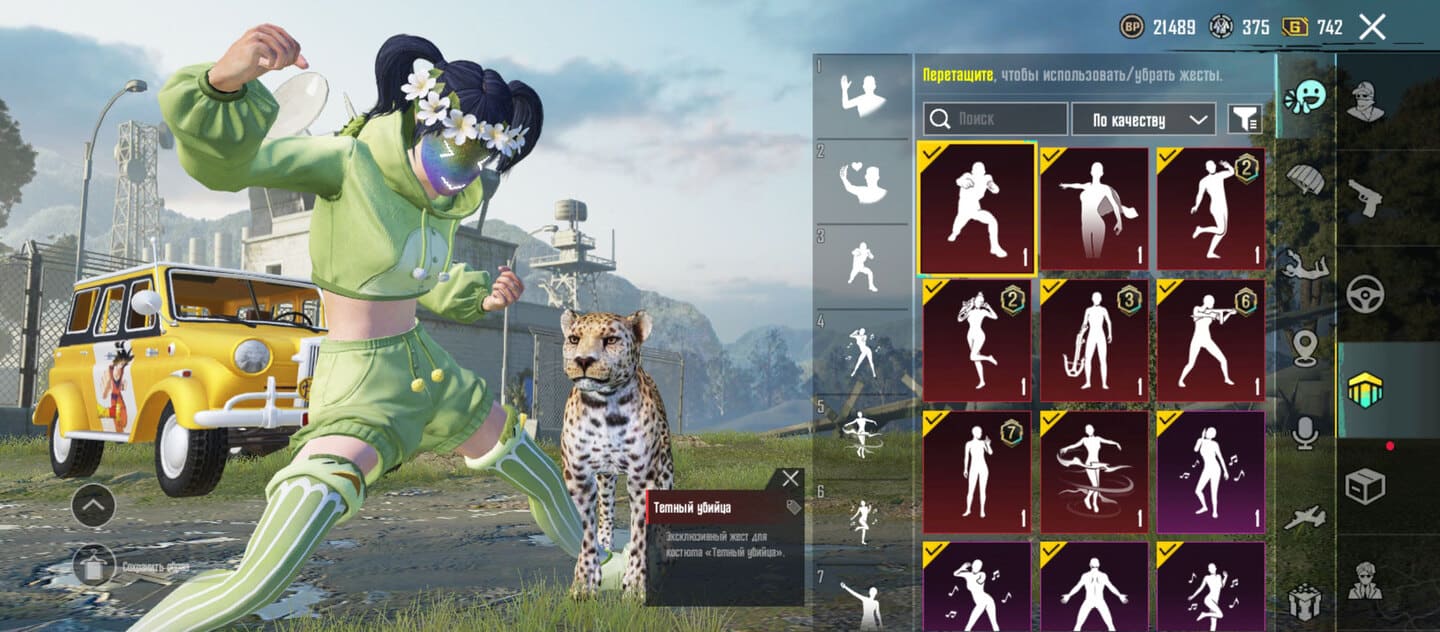This screenshot has width=1440, height=632.
Task: Close the inventory screen with the X
Action: [1372, 28]
